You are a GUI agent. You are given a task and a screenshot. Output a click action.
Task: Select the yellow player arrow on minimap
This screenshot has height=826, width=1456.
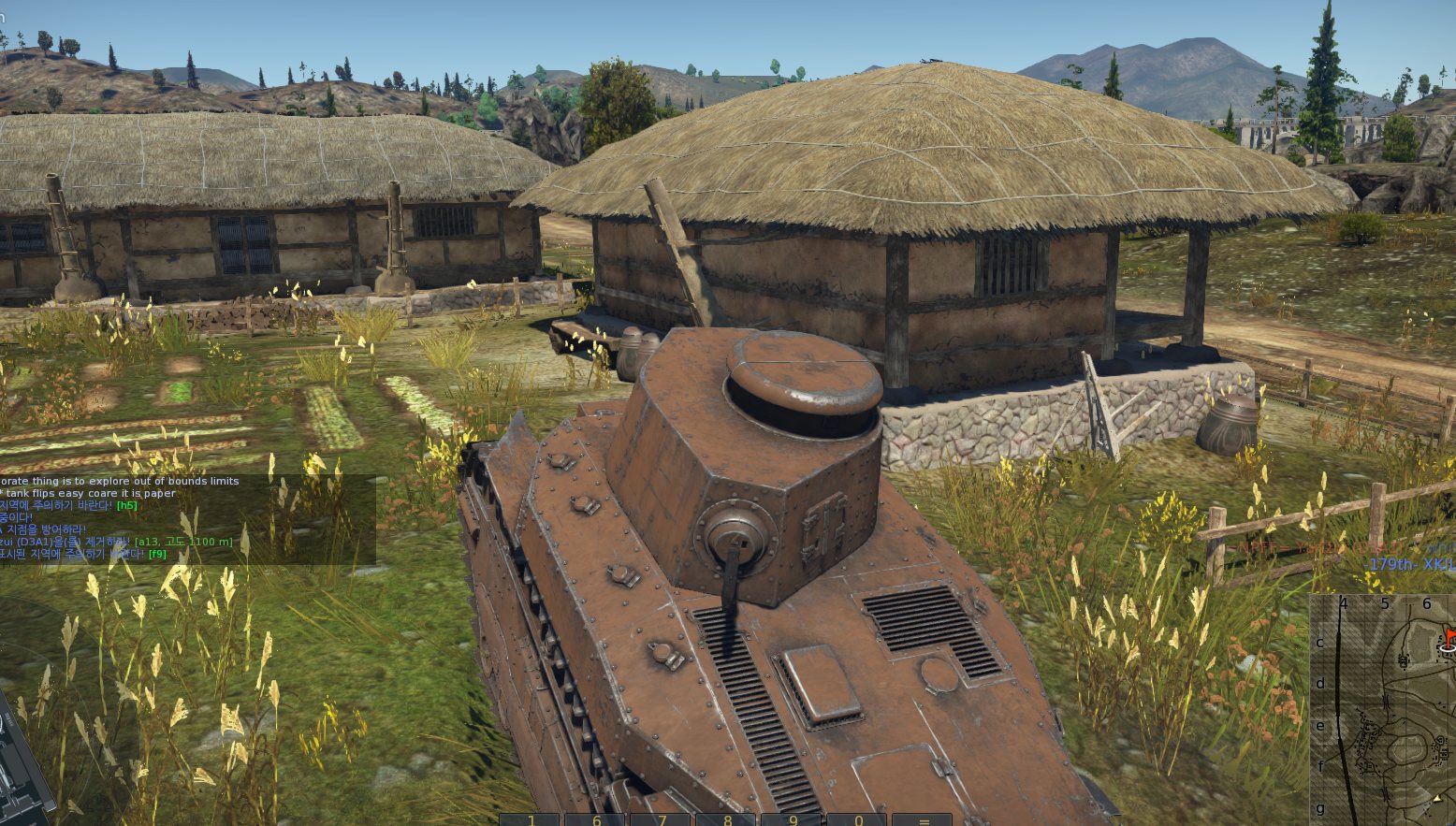(1437, 798)
